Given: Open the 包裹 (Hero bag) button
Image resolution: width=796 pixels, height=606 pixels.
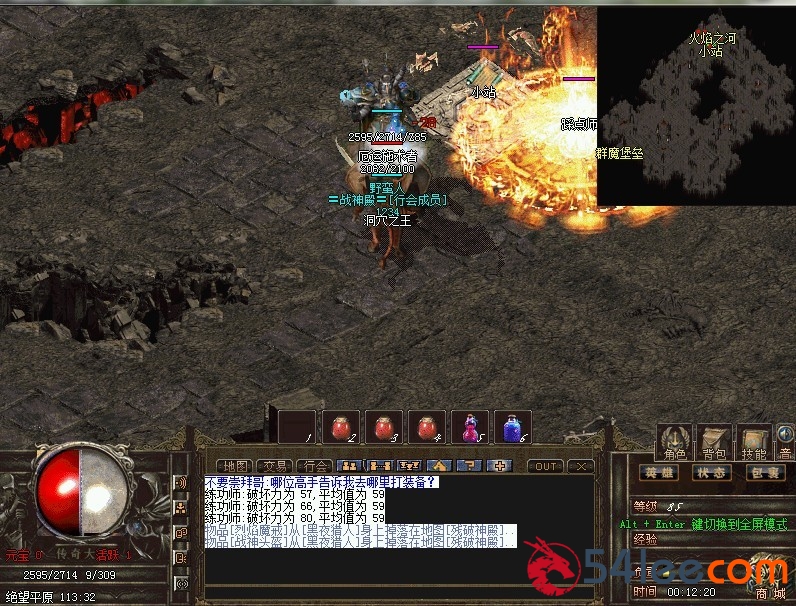Looking at the screenshot, I should 765,473.
